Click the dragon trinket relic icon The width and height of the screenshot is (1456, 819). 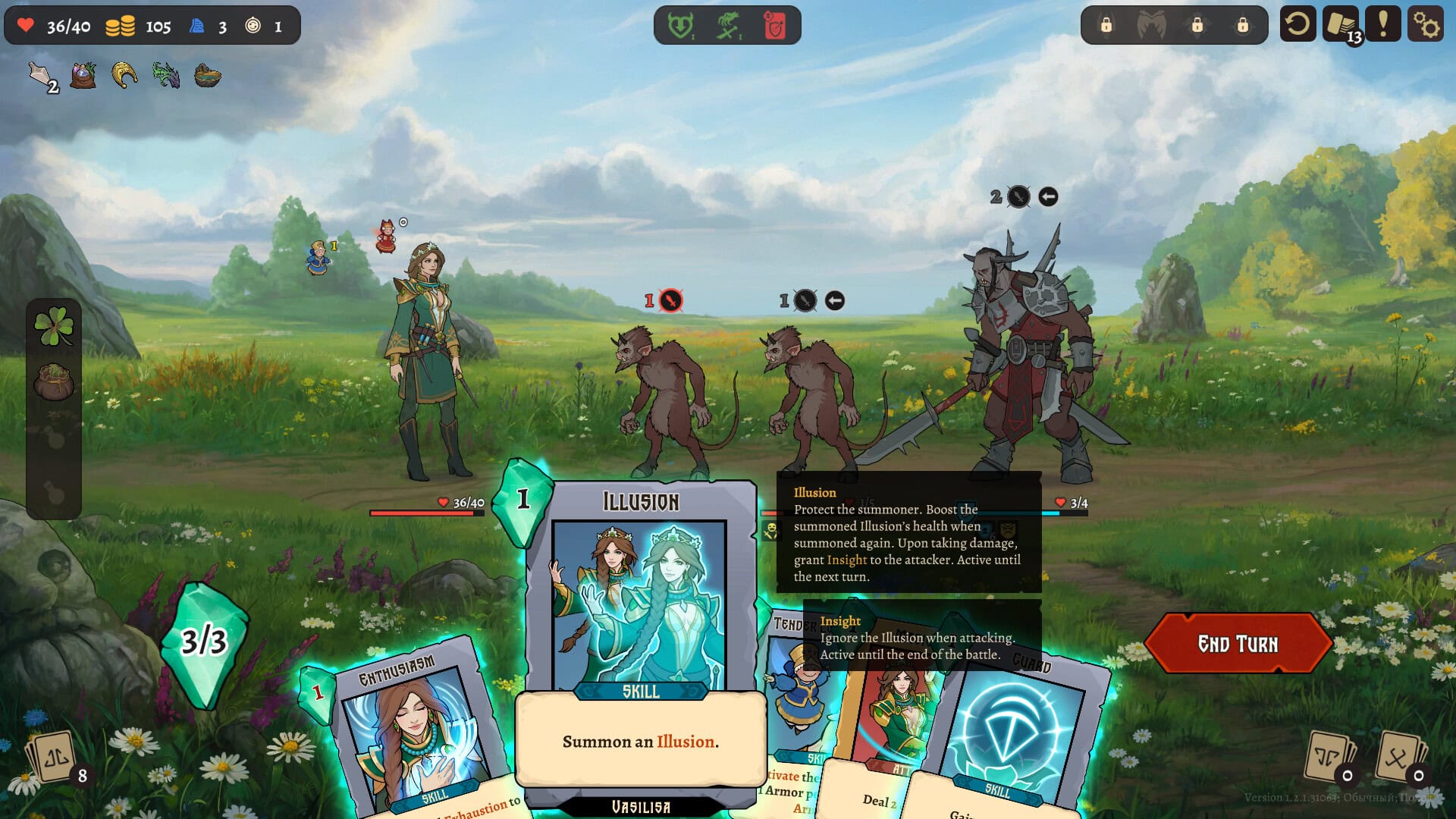click(x=165, y=75)
